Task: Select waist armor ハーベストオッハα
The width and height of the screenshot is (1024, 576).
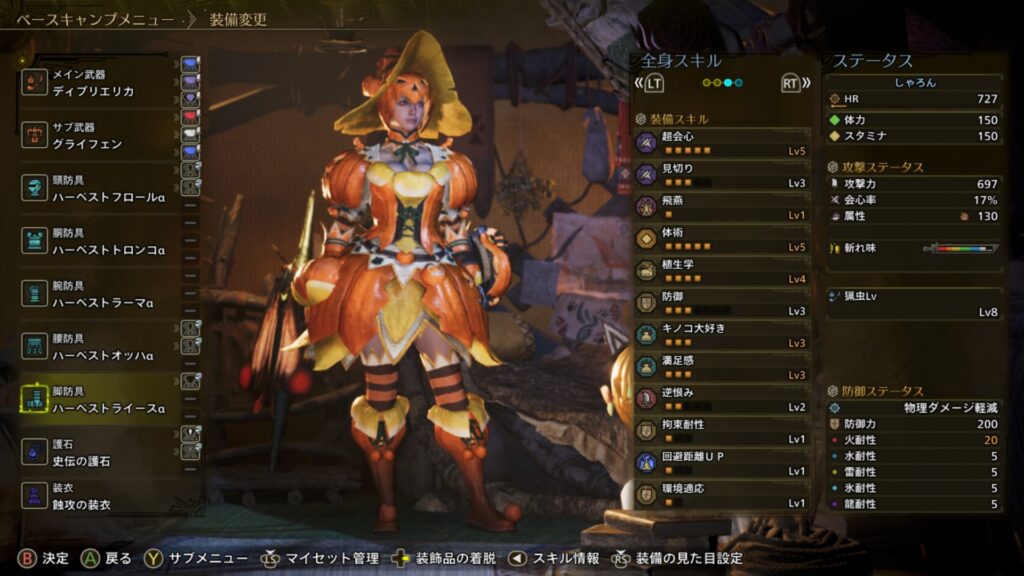Action: (100, 347)
